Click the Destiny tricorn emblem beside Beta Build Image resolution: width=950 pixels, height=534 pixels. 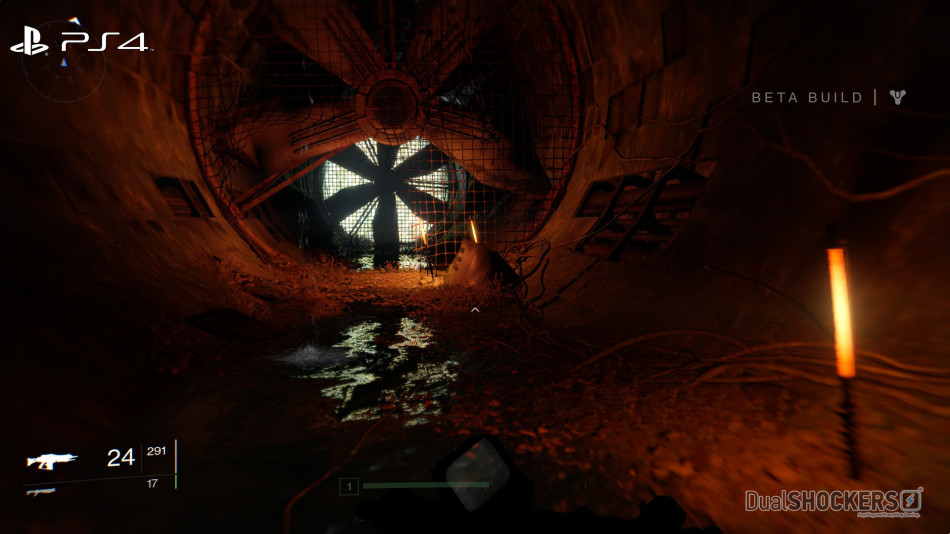coord(897,97)
